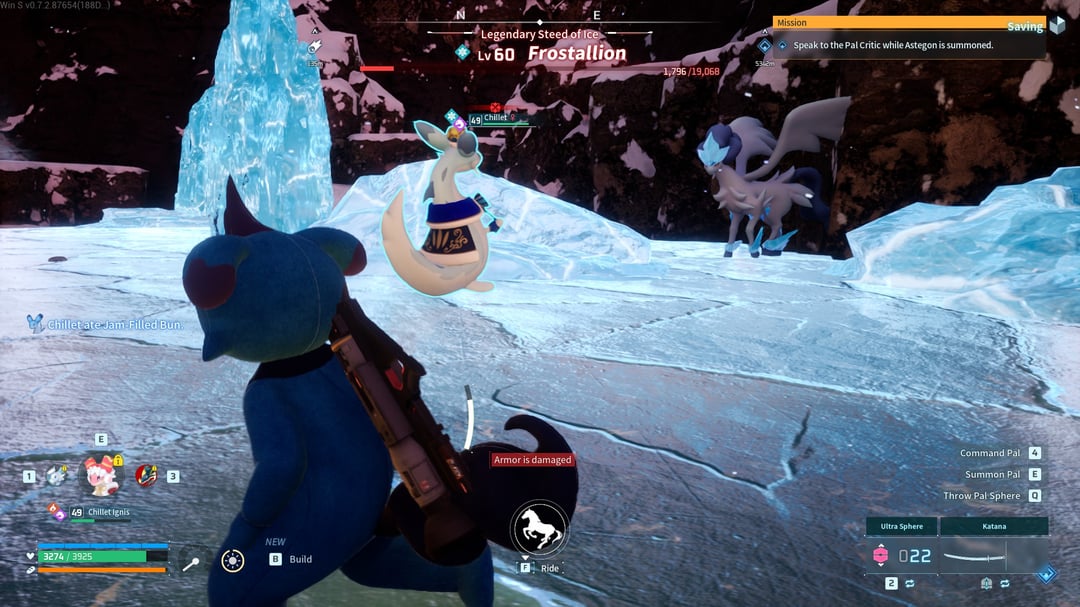Choose the next pal in party slot 3

pos(147,476)
